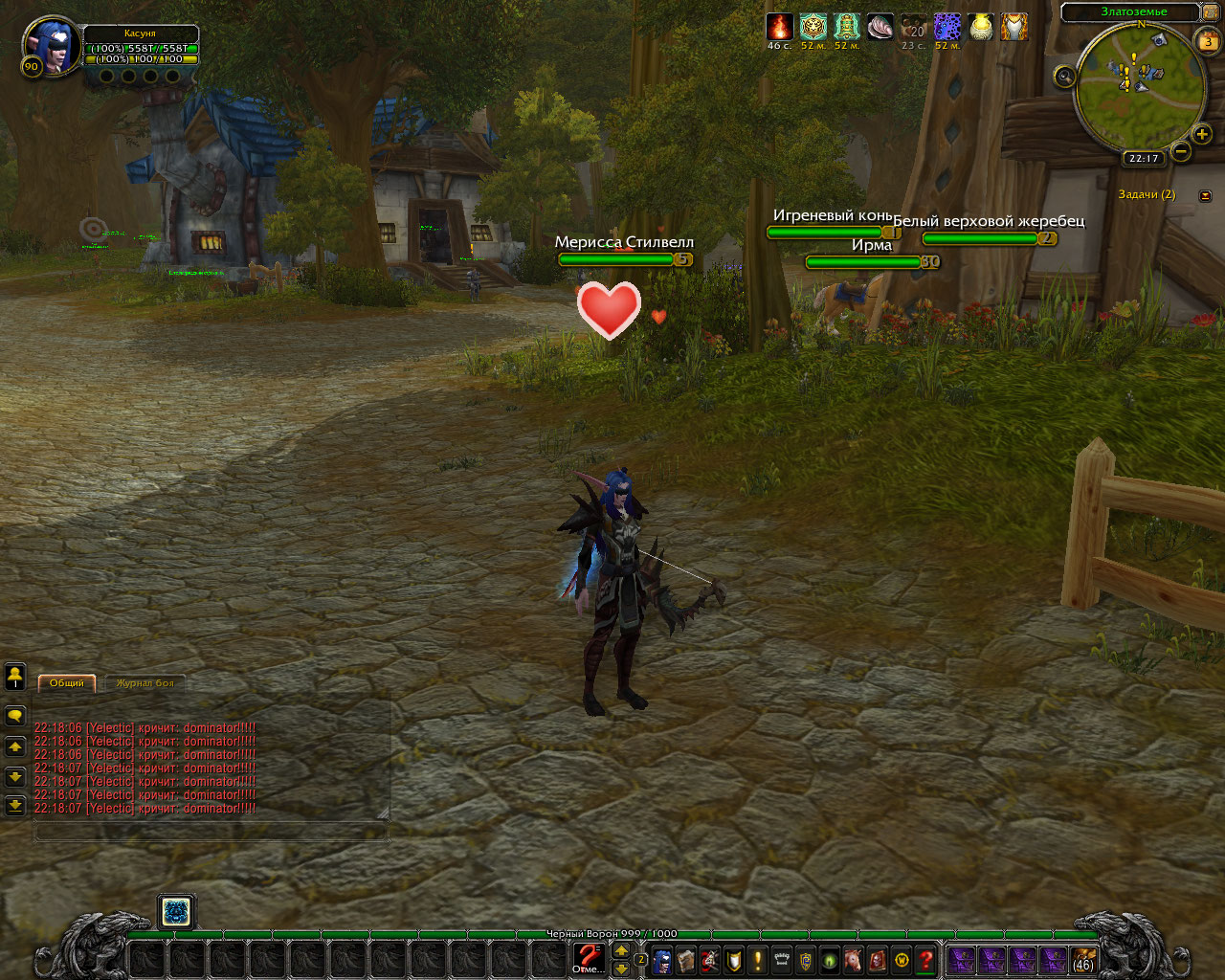Click the minimap tracking magnifier icon
This screenshot has height=980, width=1225.
pos(1064,77)
